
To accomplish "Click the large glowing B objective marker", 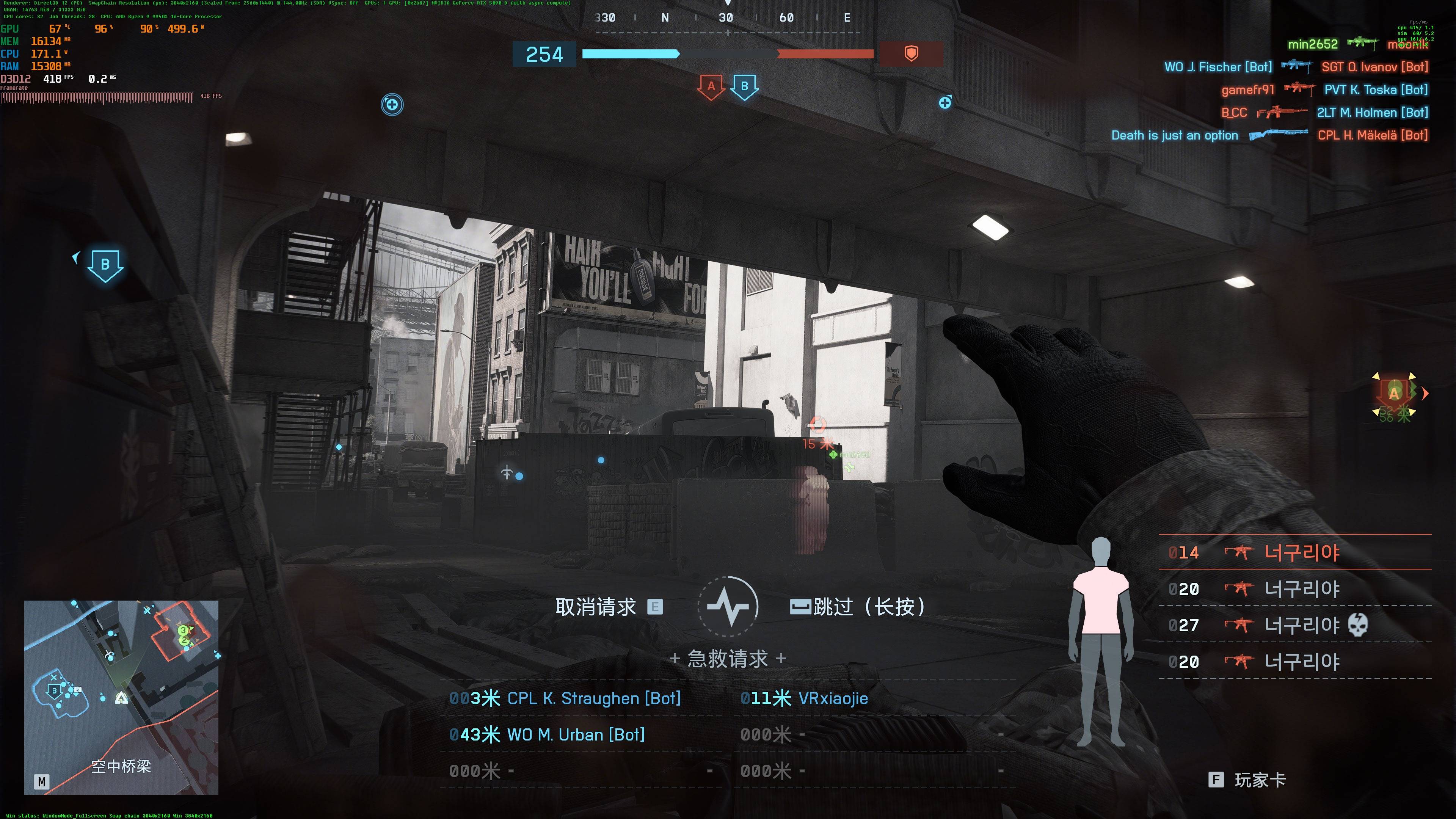I will coord(105,265).
